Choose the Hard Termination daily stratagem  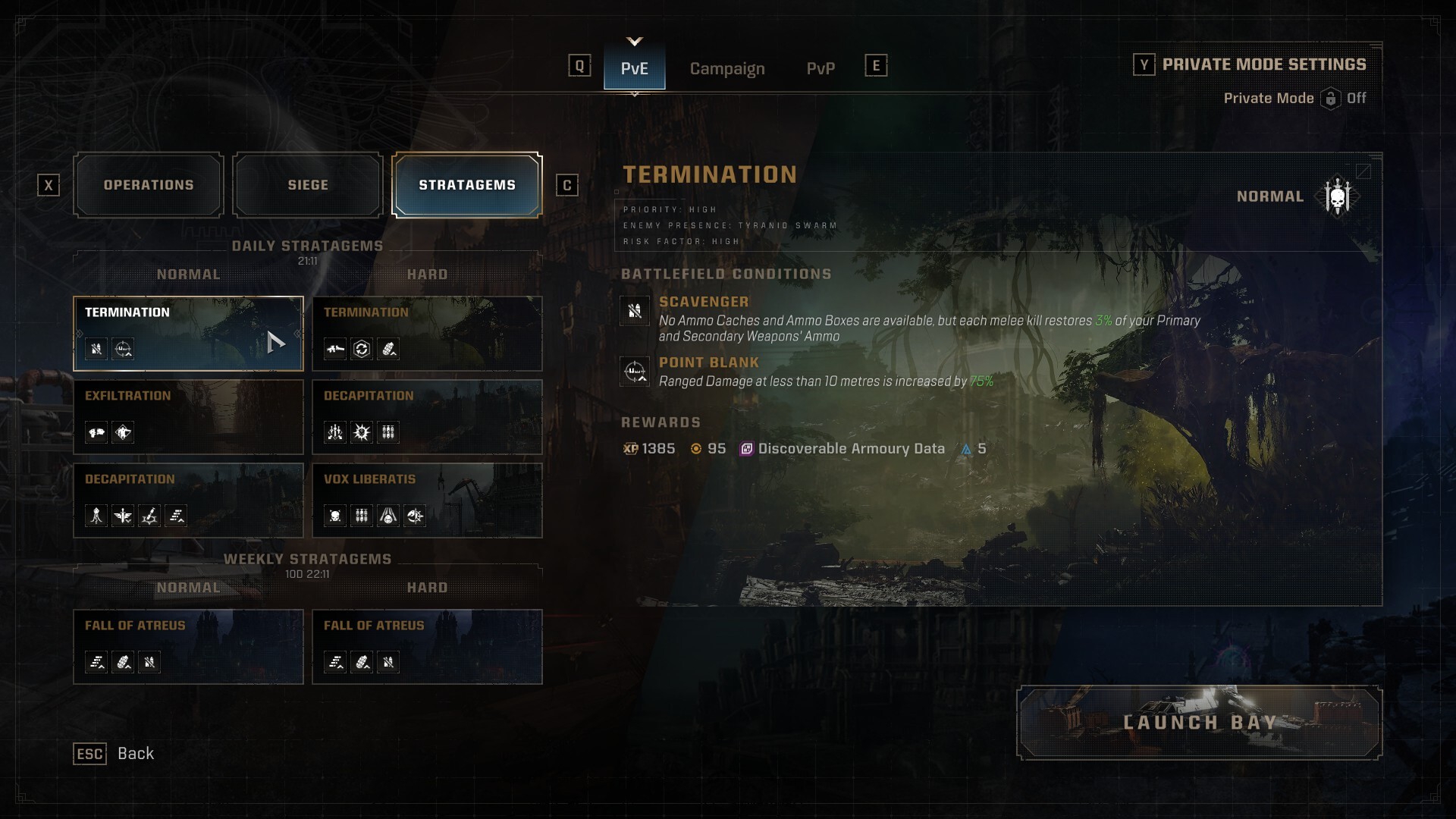click(427, 334)
